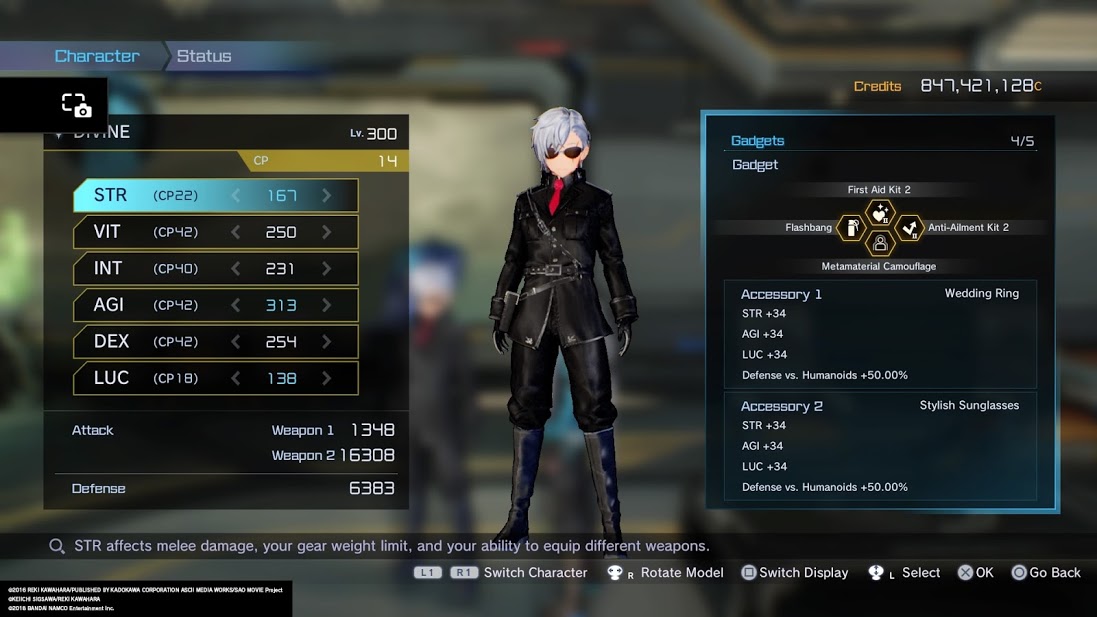Select the LUC stat row
Screen dimensions: 1097x617
[x=215, y=378]
